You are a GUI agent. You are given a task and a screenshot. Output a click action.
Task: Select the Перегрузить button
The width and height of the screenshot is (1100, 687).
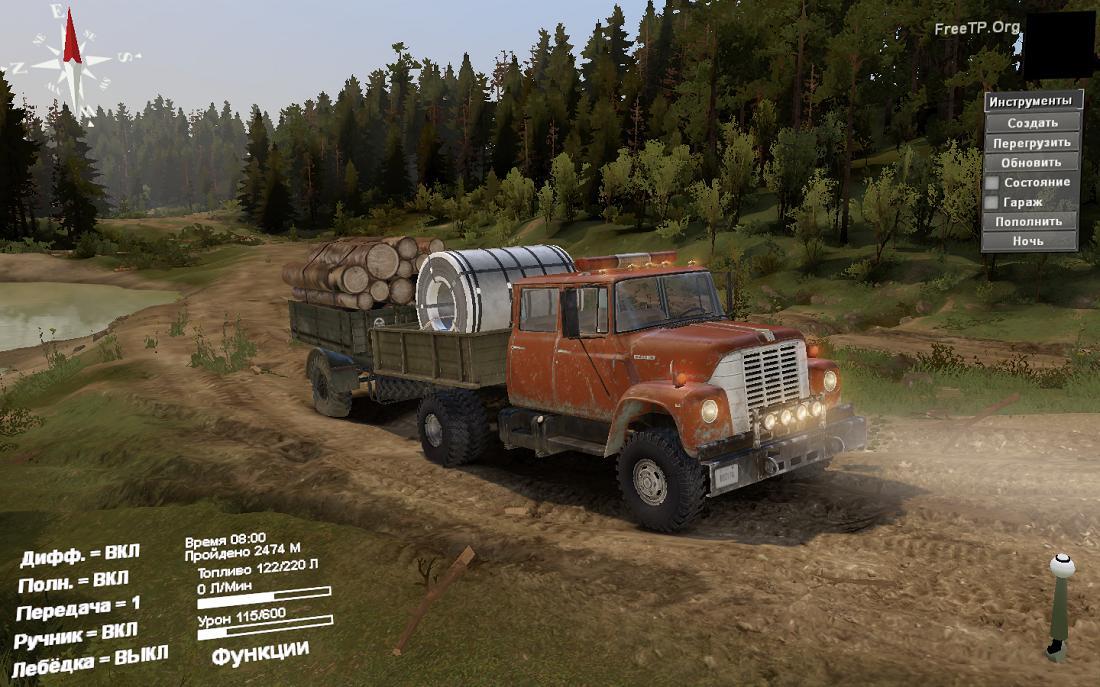[1032, 142]
